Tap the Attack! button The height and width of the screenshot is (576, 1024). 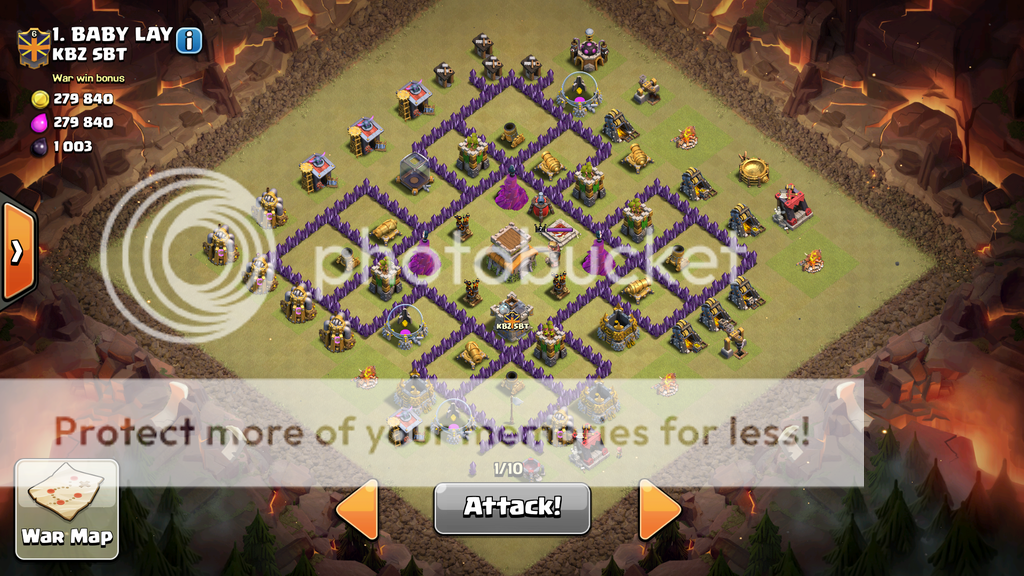pyautogui.click(x=512, y=507)
